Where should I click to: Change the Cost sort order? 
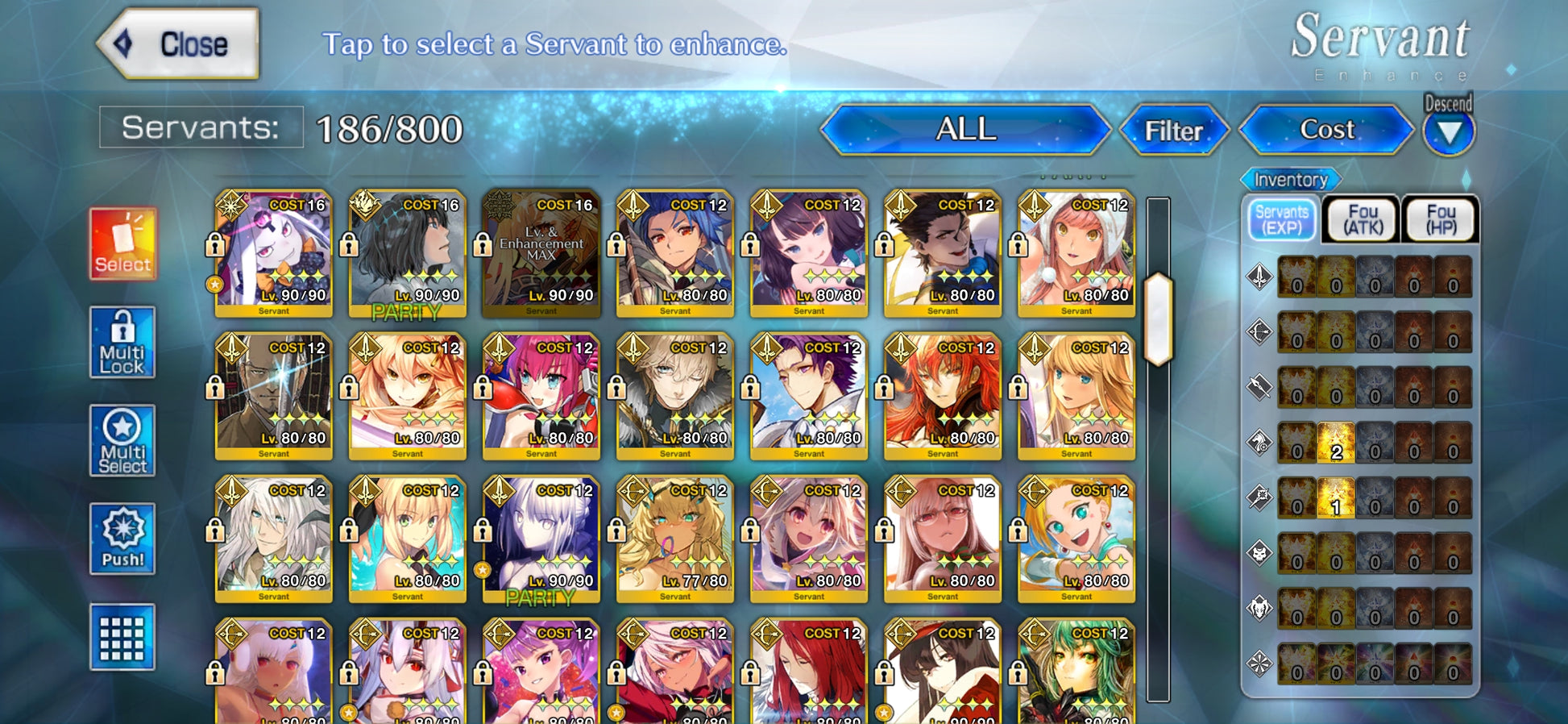point(1326,130)
